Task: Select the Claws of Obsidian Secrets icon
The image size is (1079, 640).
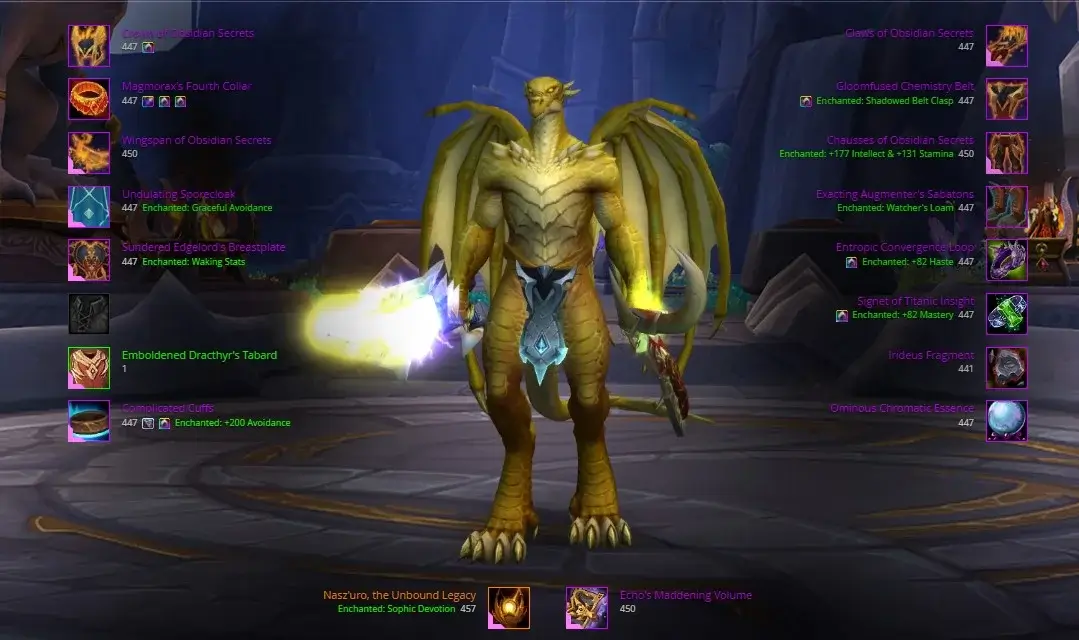Action: tap(1006, 46)
